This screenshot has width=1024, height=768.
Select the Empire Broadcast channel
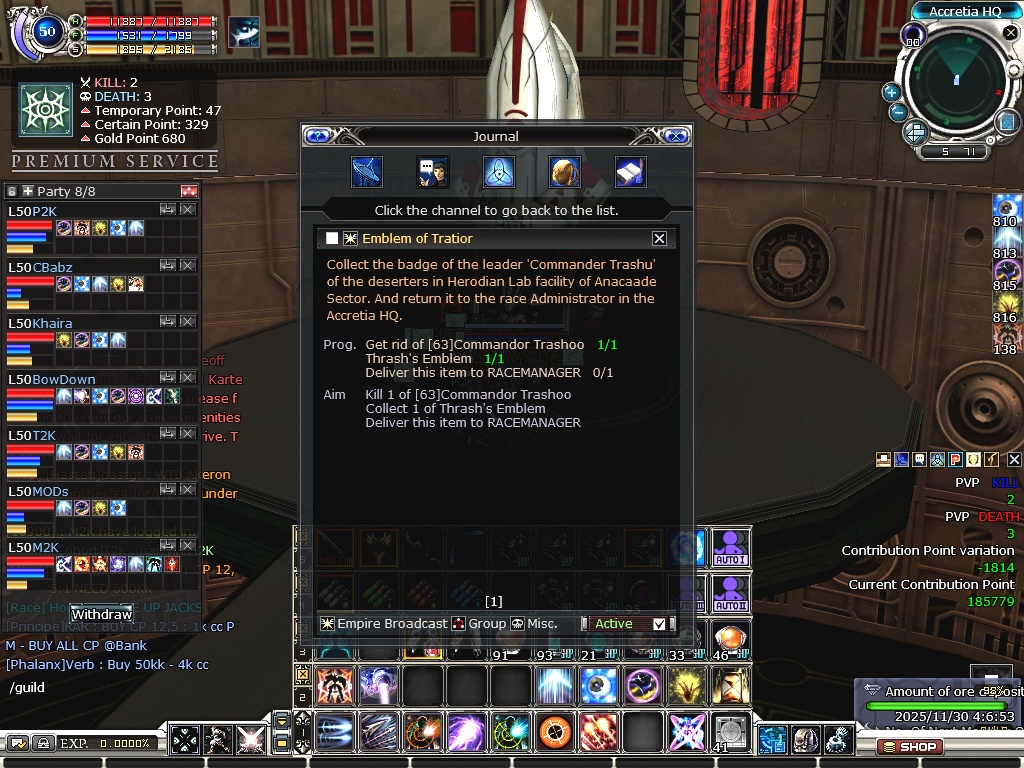coord(383,624)
